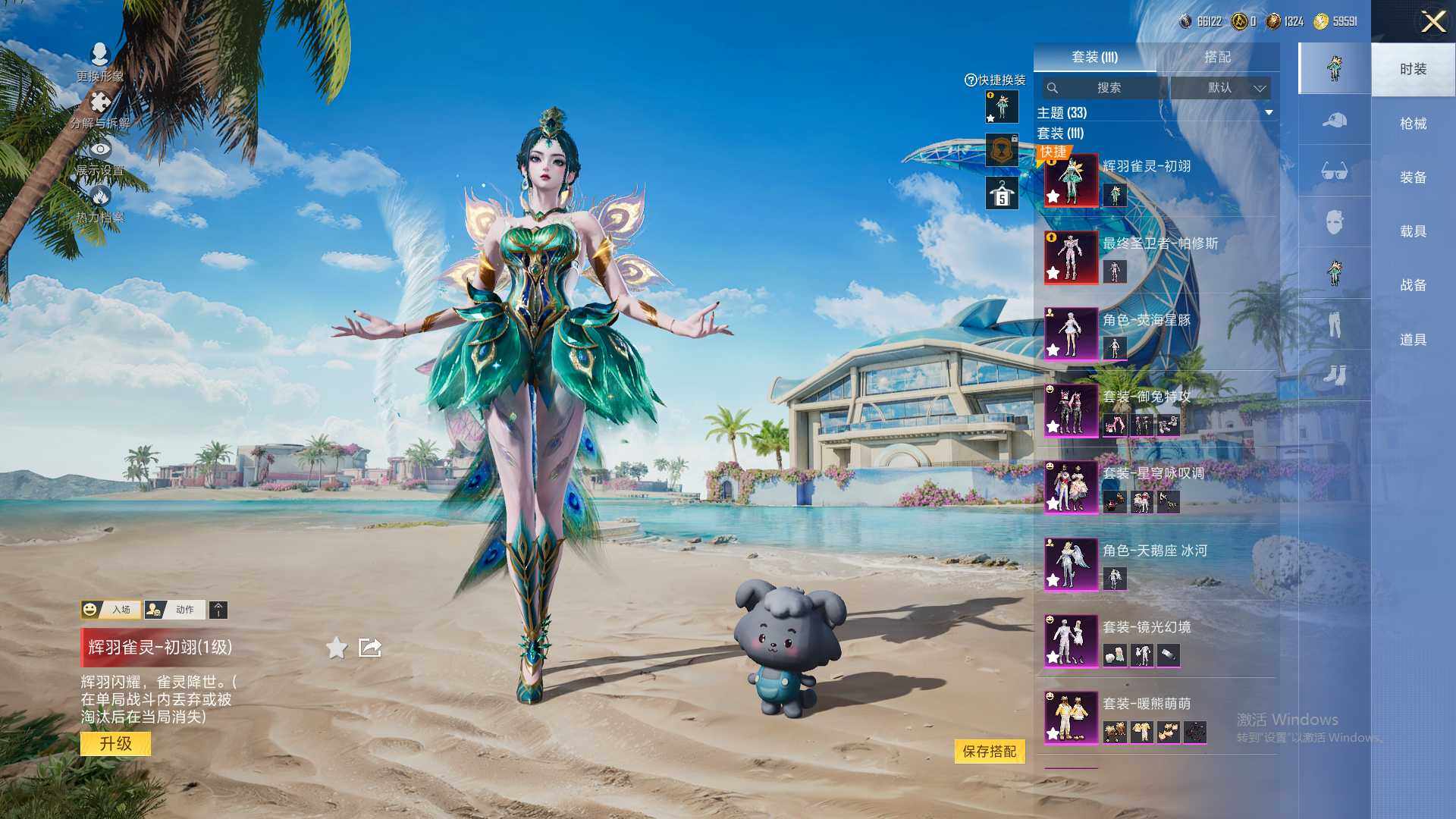1456x819 pixels.
Task: Select the 最终圣卫者-帕修斯 outfit
Action: tap(1071, 257)
